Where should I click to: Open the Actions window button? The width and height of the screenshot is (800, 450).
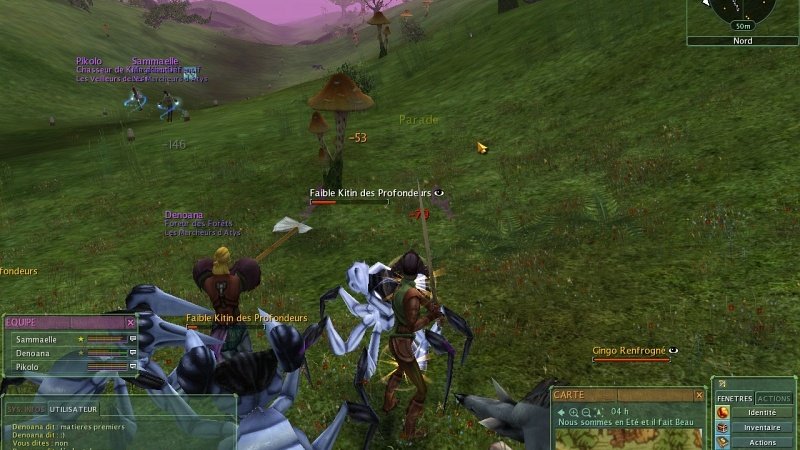coord(762,442)
